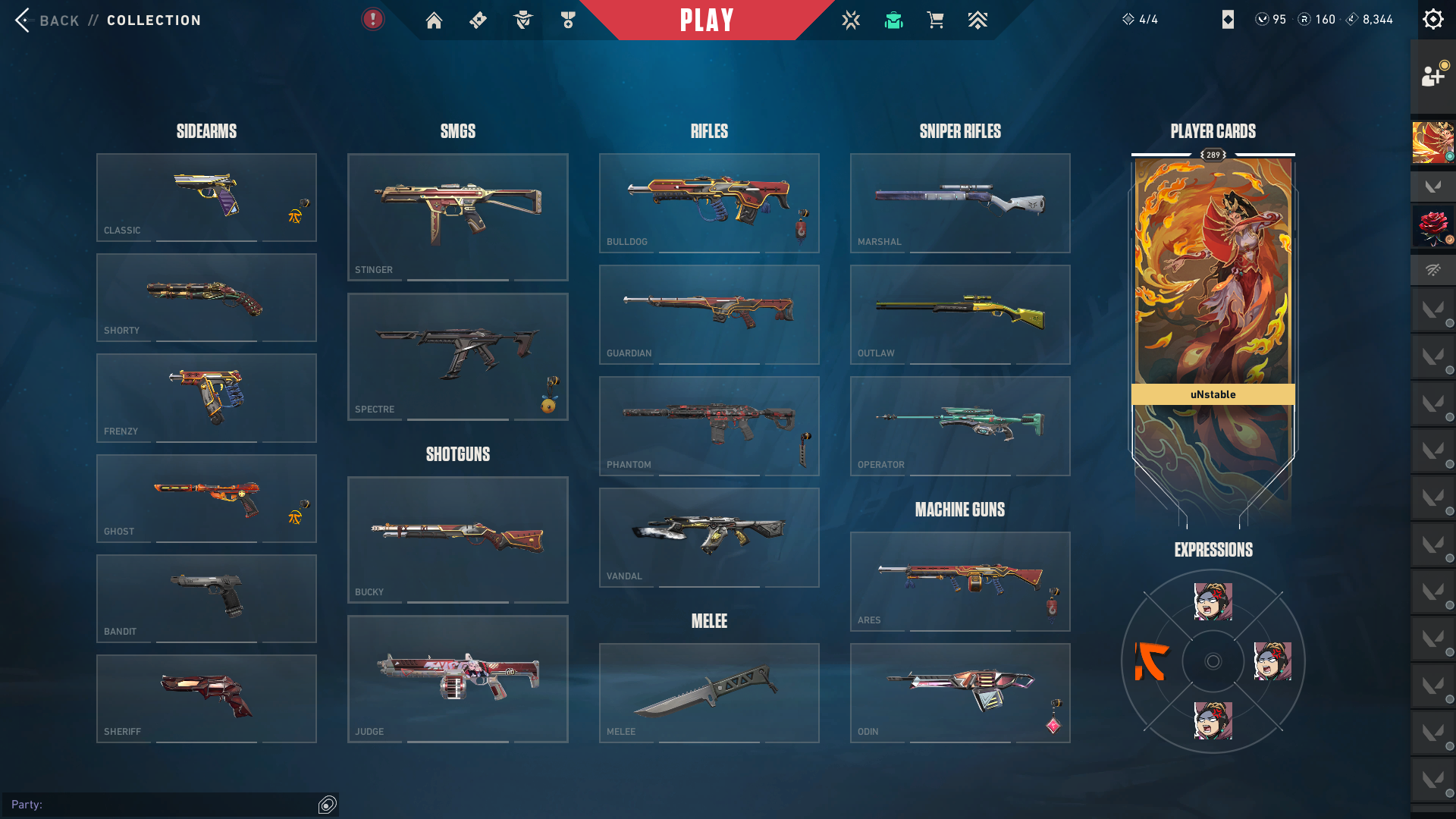Edit the orange Fnatic spray slot
1456x819 pixels.
tap(1152, 661)
